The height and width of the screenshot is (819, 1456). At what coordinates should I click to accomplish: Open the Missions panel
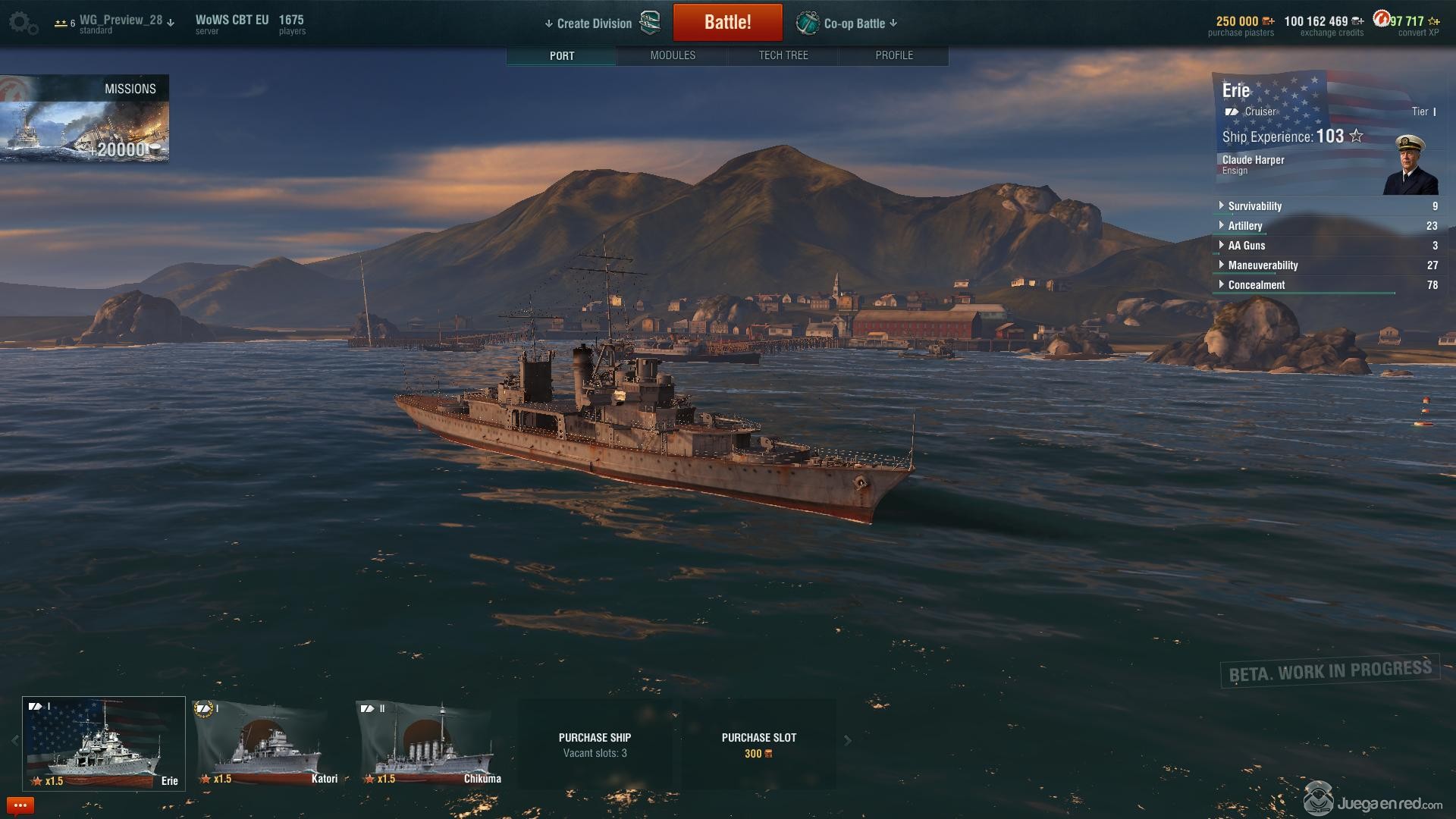pos(84,118)
